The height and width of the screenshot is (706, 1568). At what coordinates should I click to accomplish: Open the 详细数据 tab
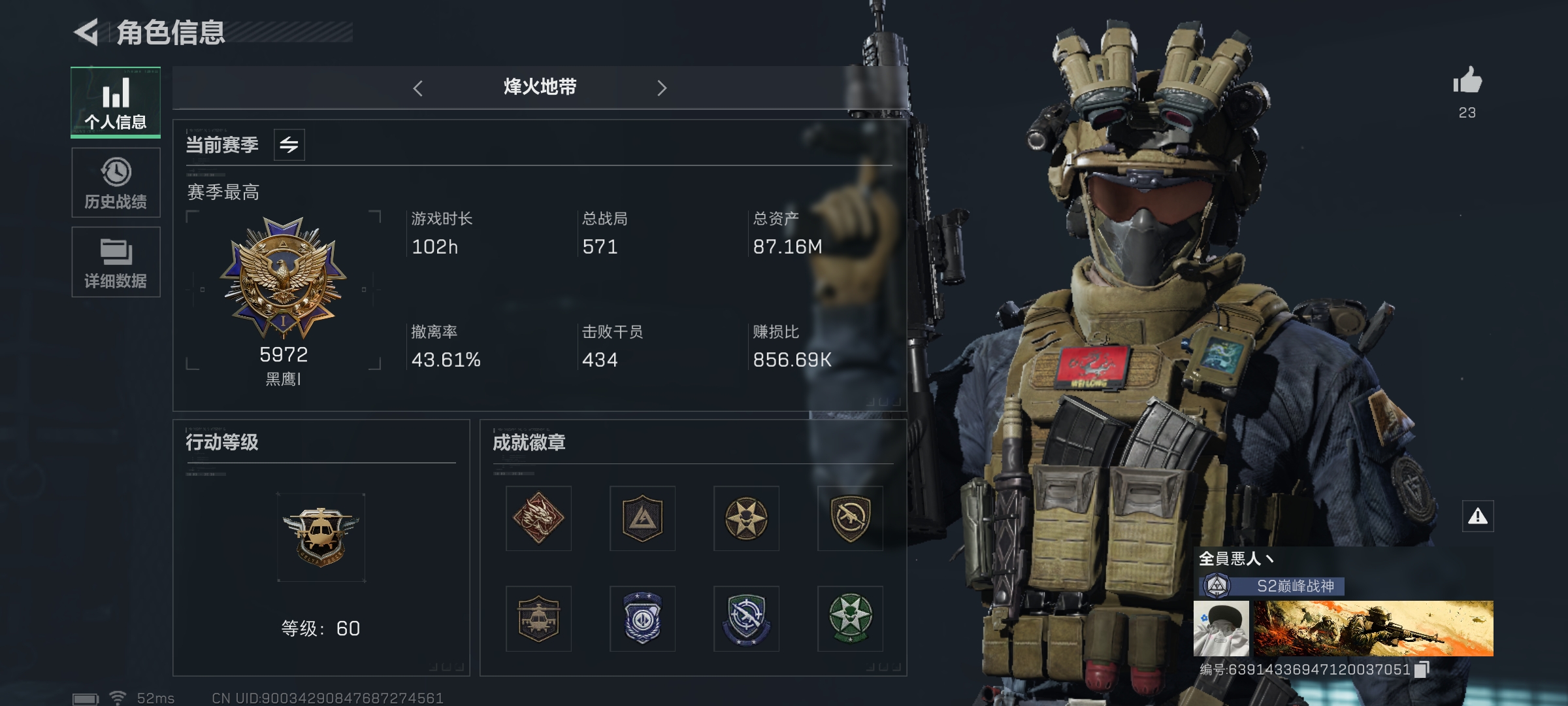tap(116, 261)
